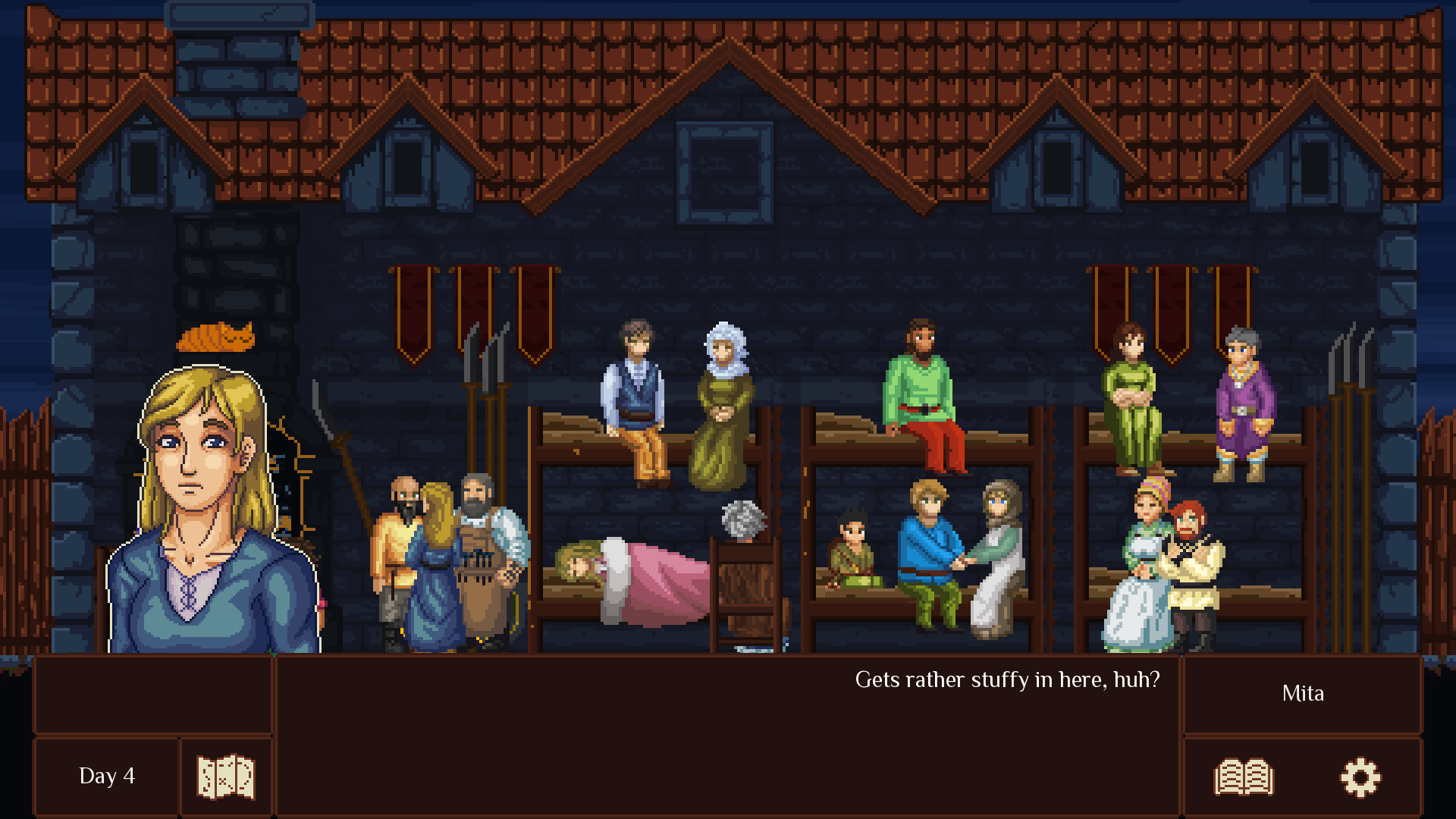1456x819 pixels.
Task: Open the gear settings menu
Action: (1360, 777)
